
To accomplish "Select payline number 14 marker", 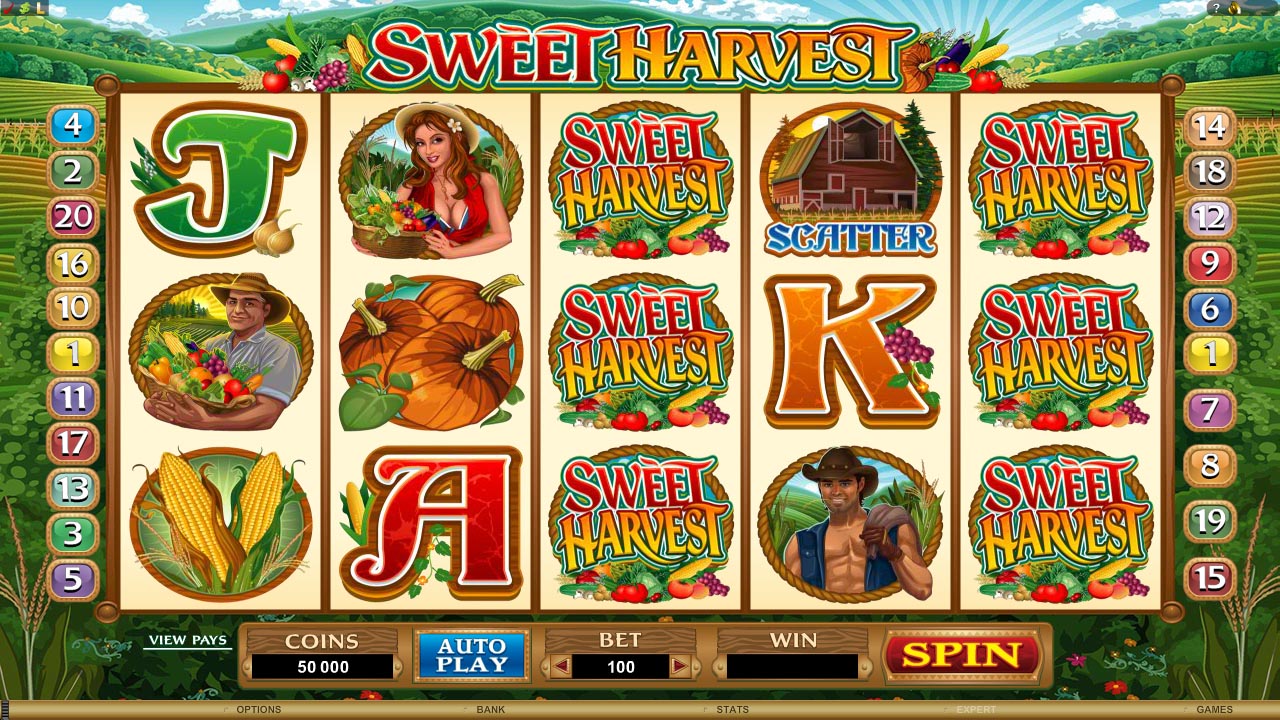I will point(1210,126).
